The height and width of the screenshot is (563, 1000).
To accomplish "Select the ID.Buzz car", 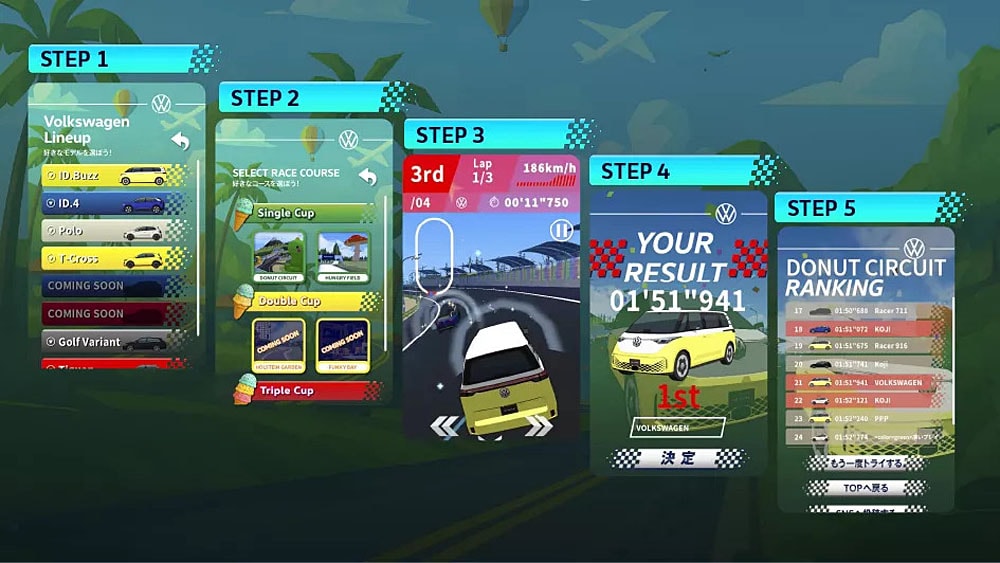I will pos(113,176).
